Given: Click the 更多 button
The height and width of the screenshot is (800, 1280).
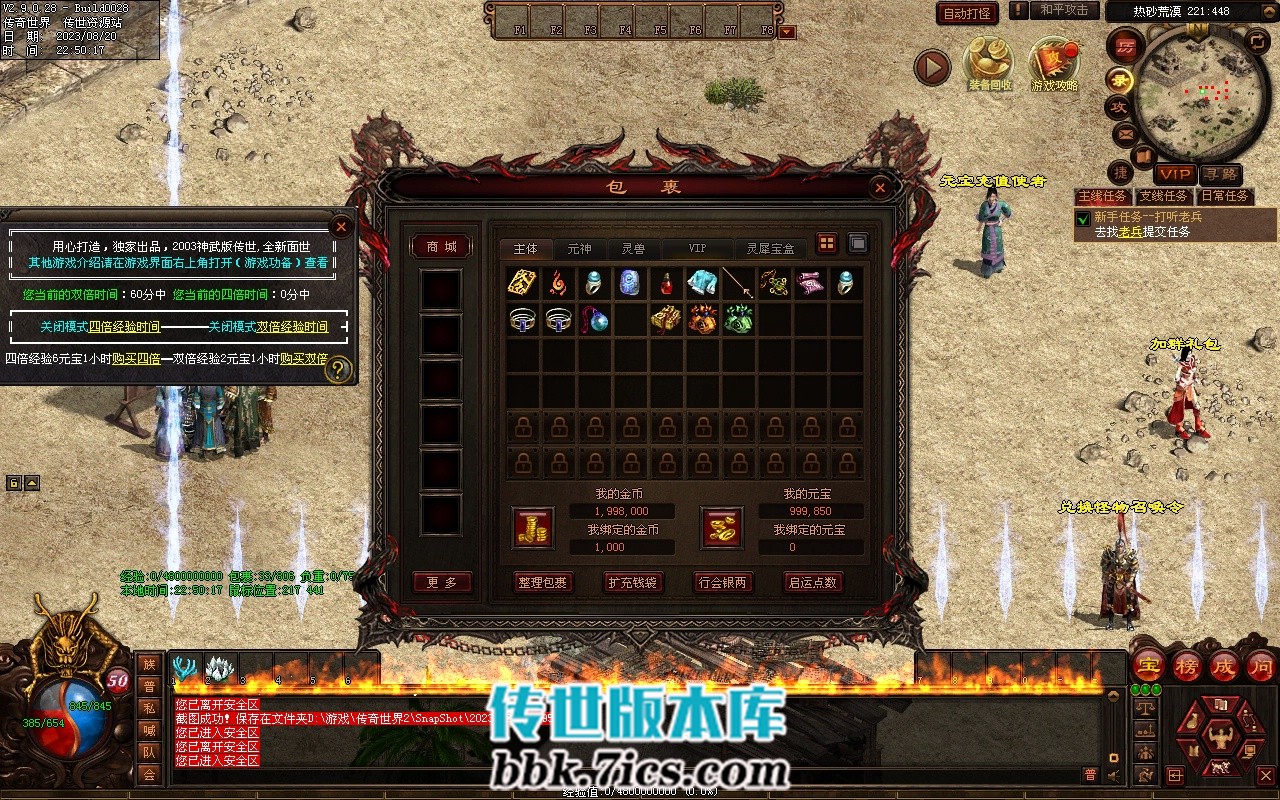Looking at the screenshot, I should pos(441,582).
